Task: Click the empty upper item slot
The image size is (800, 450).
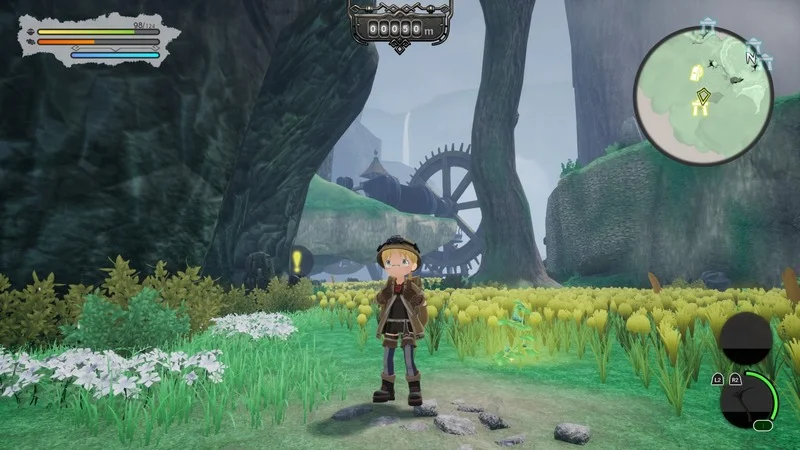Action: [x=747, y=337]
